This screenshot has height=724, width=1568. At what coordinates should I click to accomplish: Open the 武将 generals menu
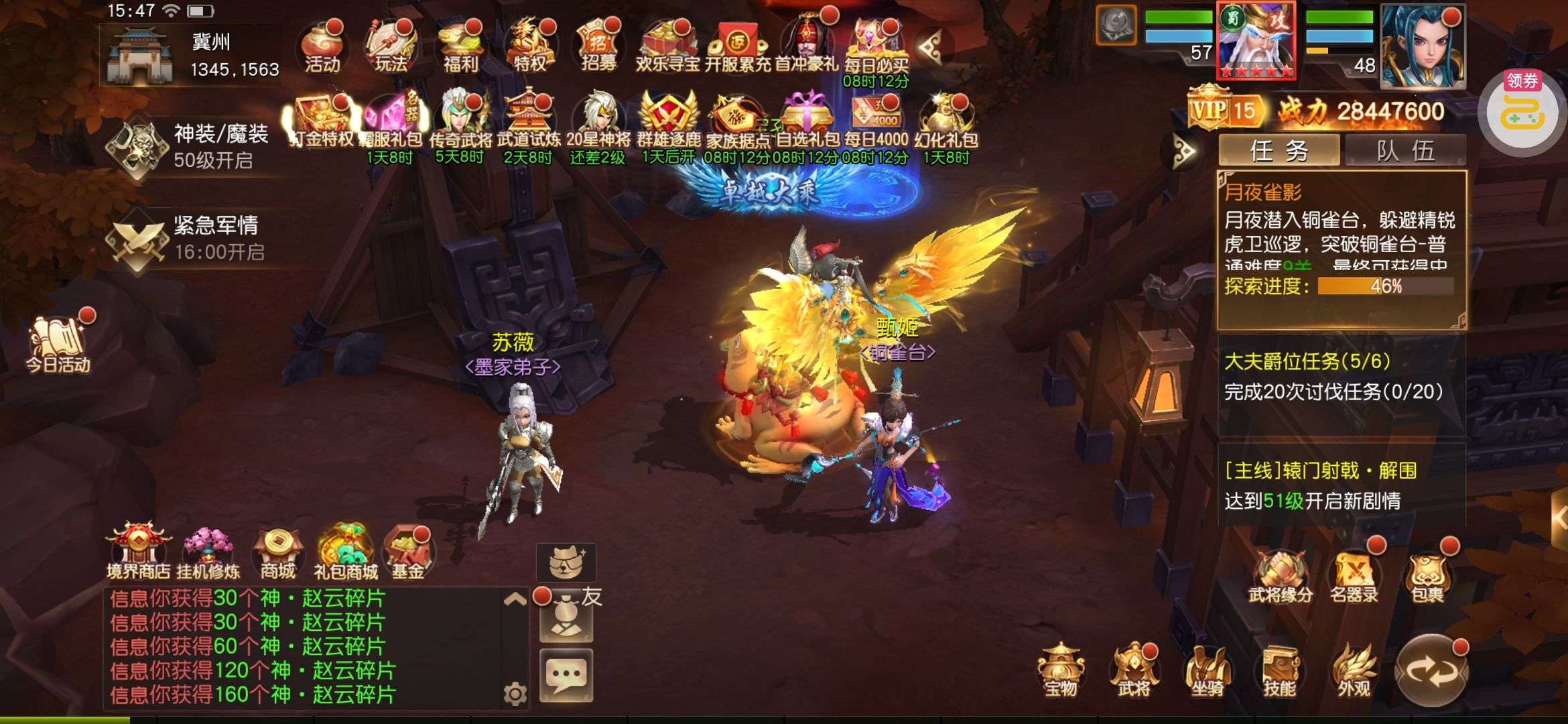click(x=1133, y=670)
